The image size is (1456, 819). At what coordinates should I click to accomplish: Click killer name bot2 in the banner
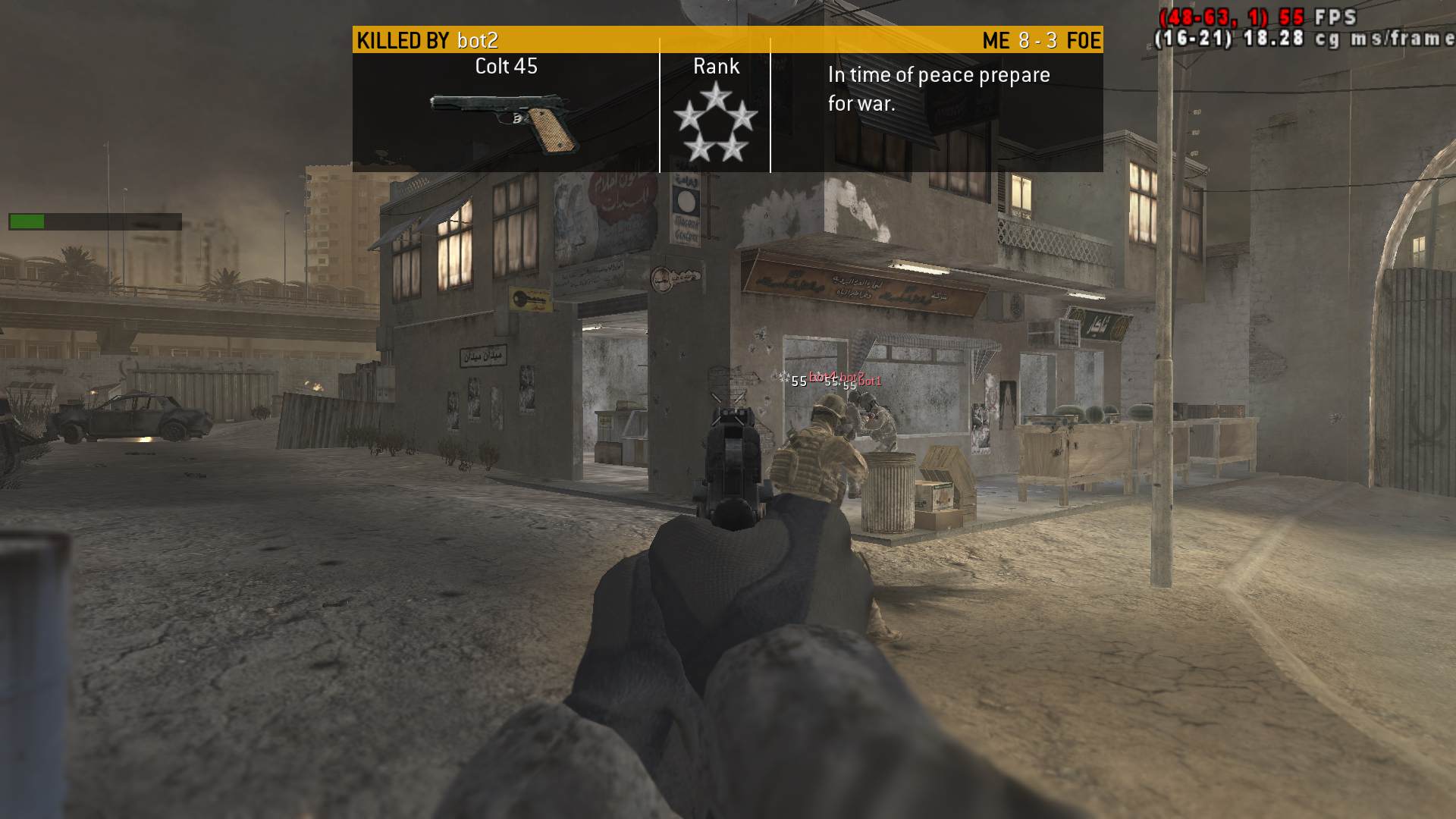tap(477, 40)
